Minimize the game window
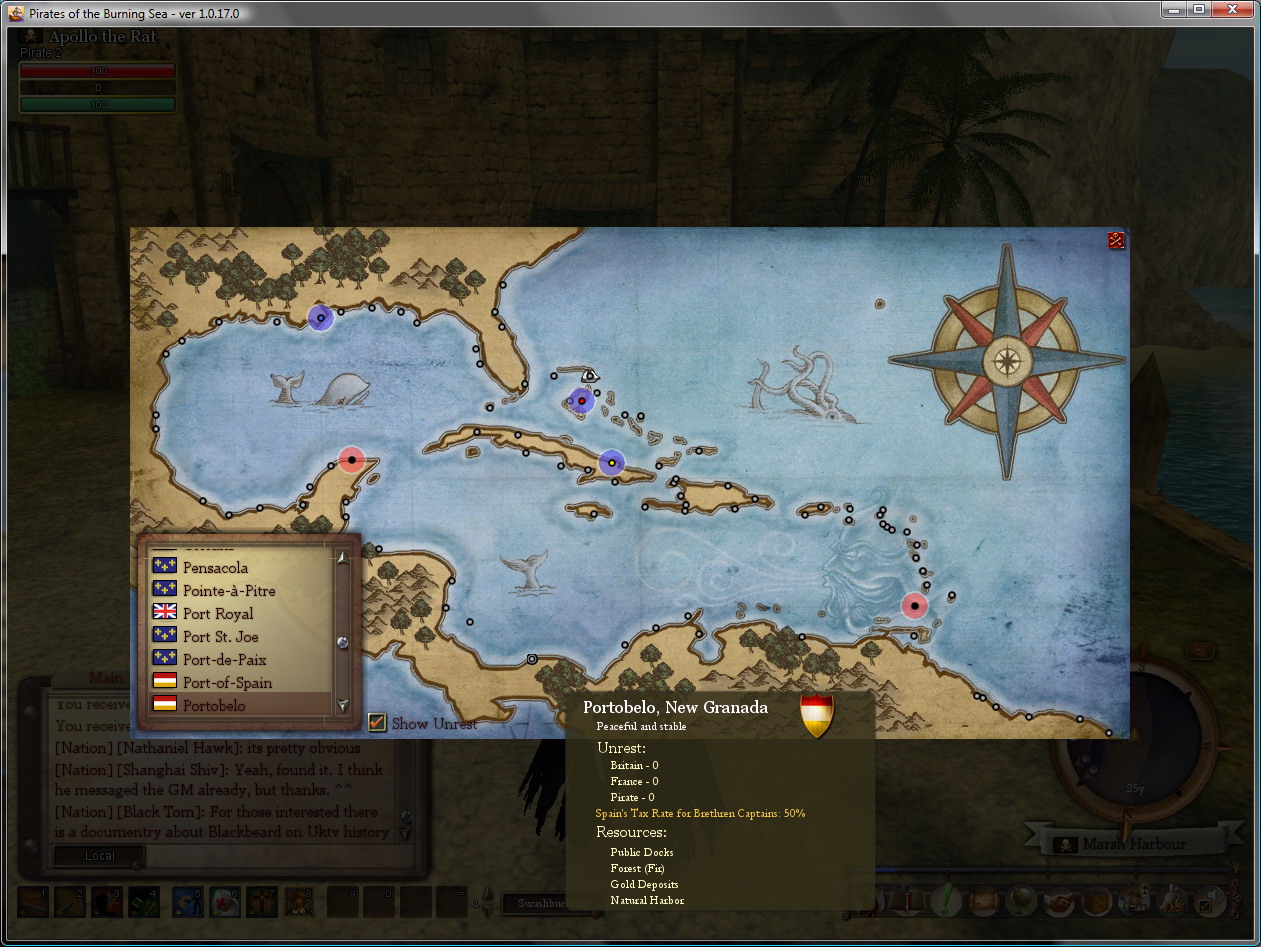 click(x=1173, y=10)
